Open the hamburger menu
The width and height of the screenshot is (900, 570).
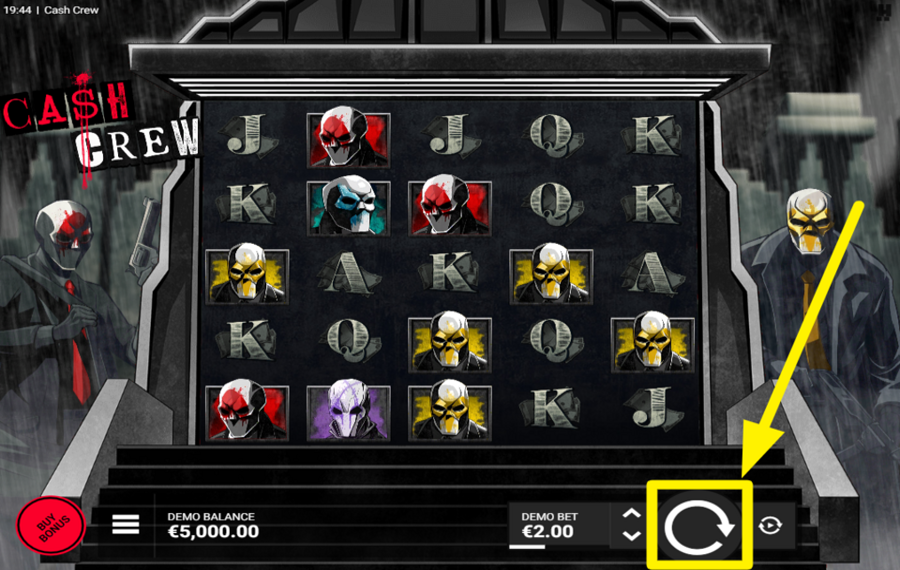pyautogui.click(x=125, y=525)
